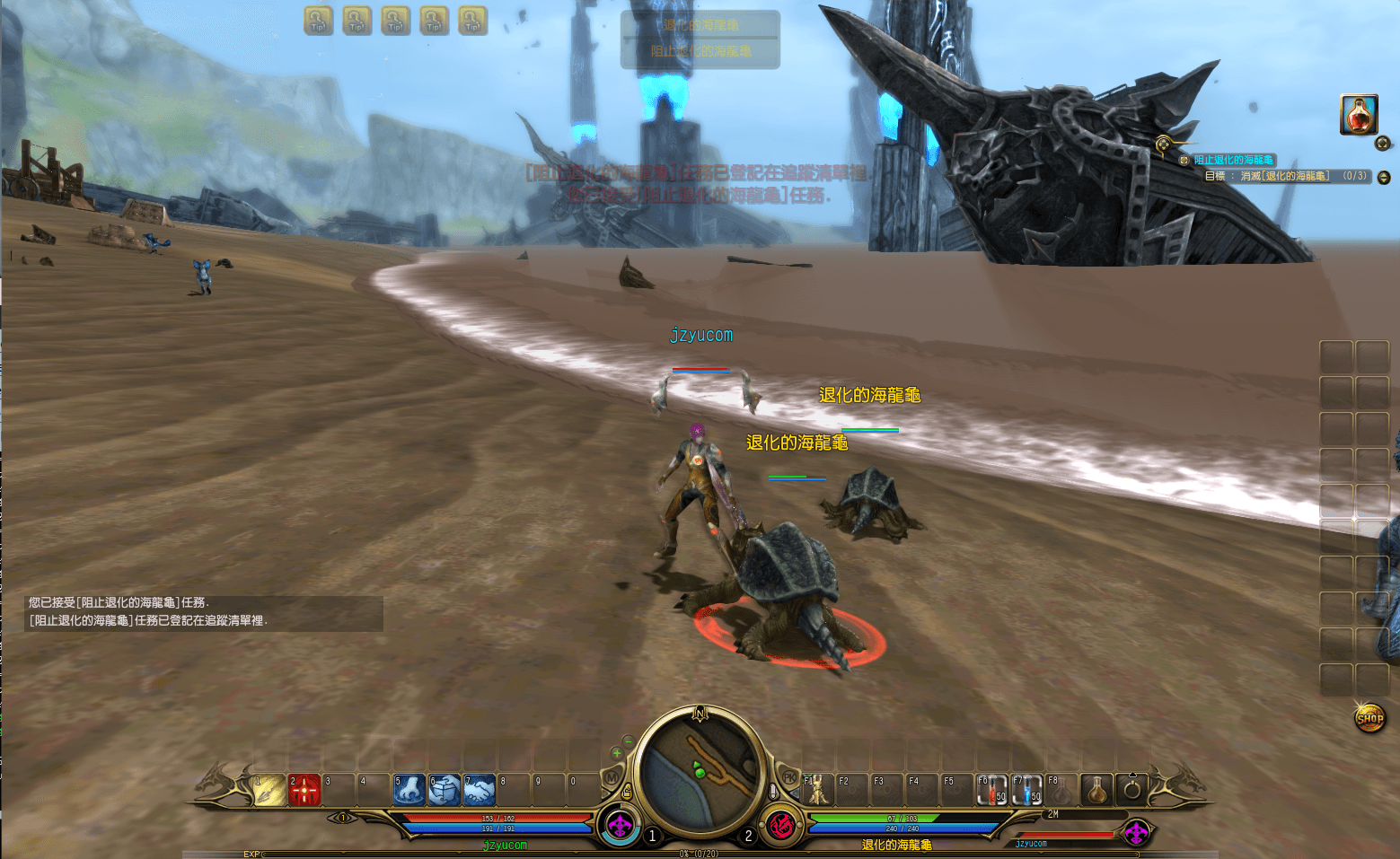Image resolution: width=1400 pixels, height=859 pixels.
Task: Open the SHOP button
Action: (1369, 717)
